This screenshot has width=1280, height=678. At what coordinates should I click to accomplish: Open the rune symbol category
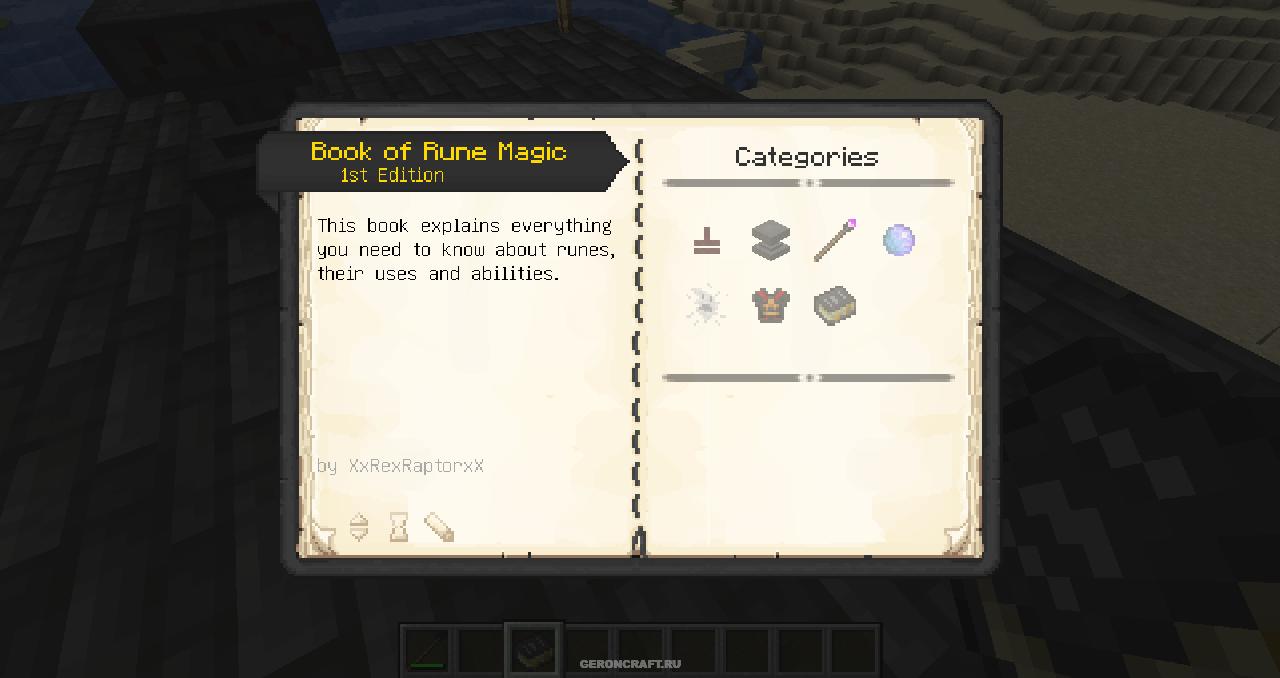pos(706,241)
